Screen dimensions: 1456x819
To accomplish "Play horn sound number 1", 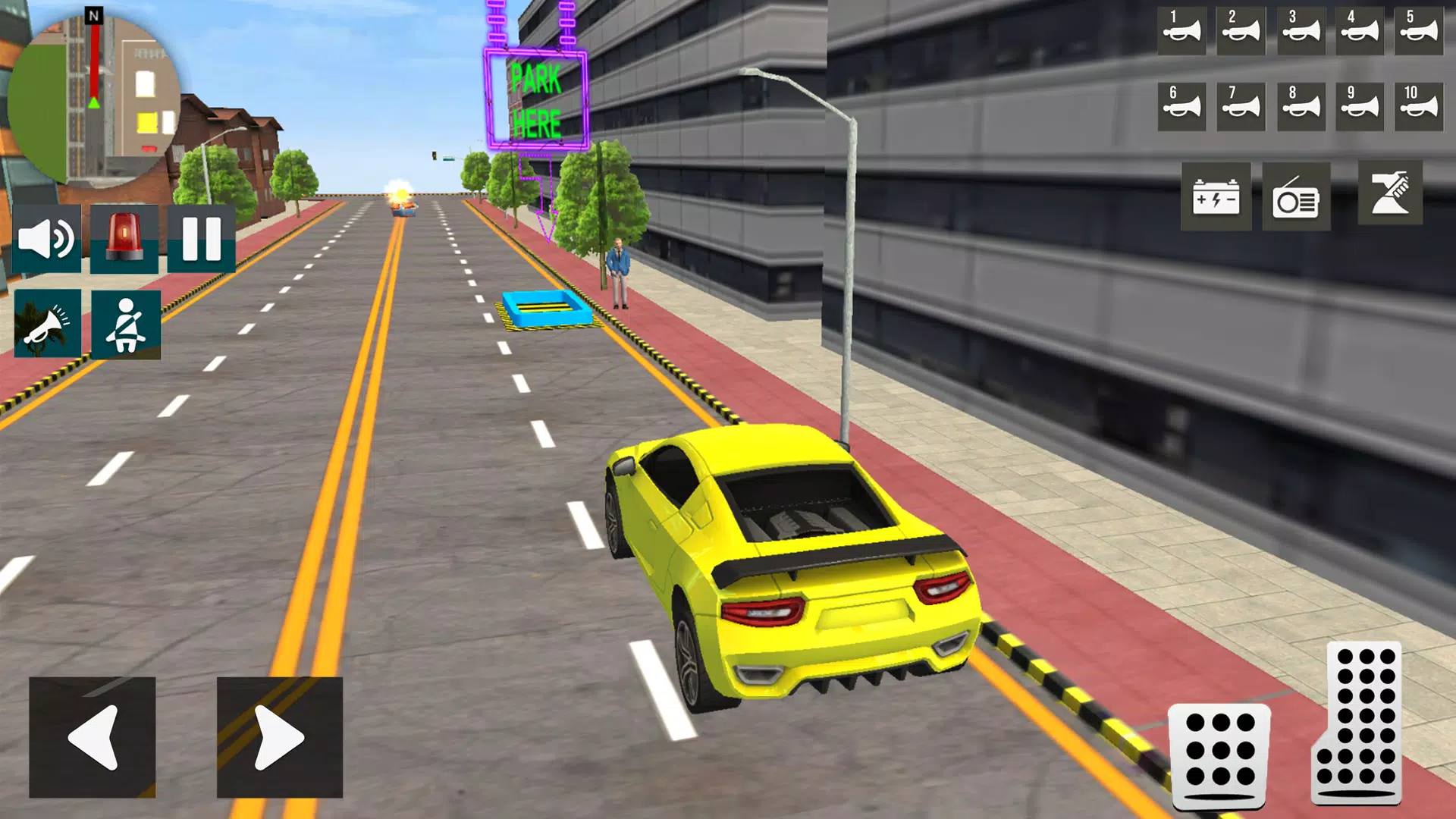I will 1181,32.
